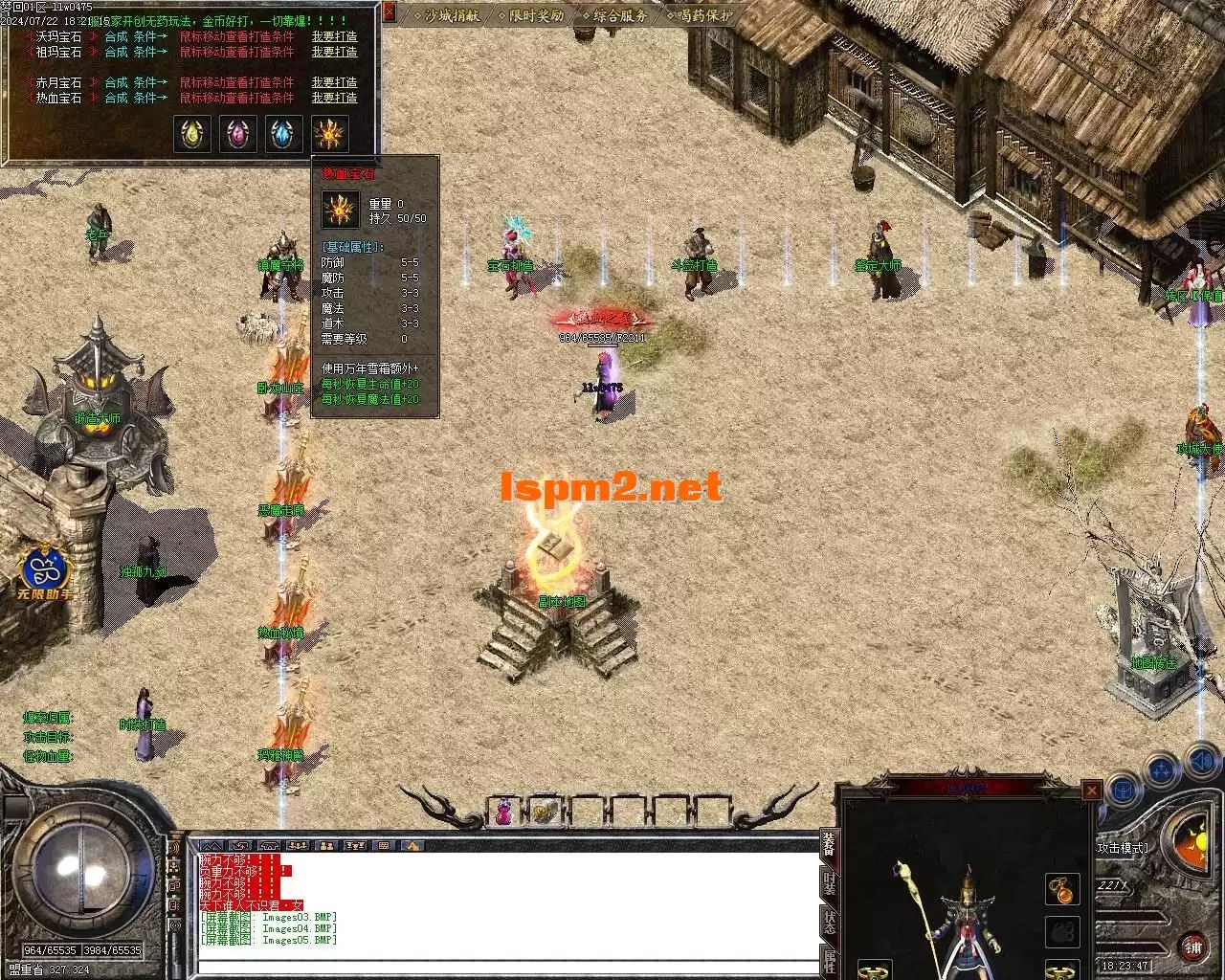Select the blue gem icon
Viewport: 1225px width, 980px height.
(x=284, y=135)
